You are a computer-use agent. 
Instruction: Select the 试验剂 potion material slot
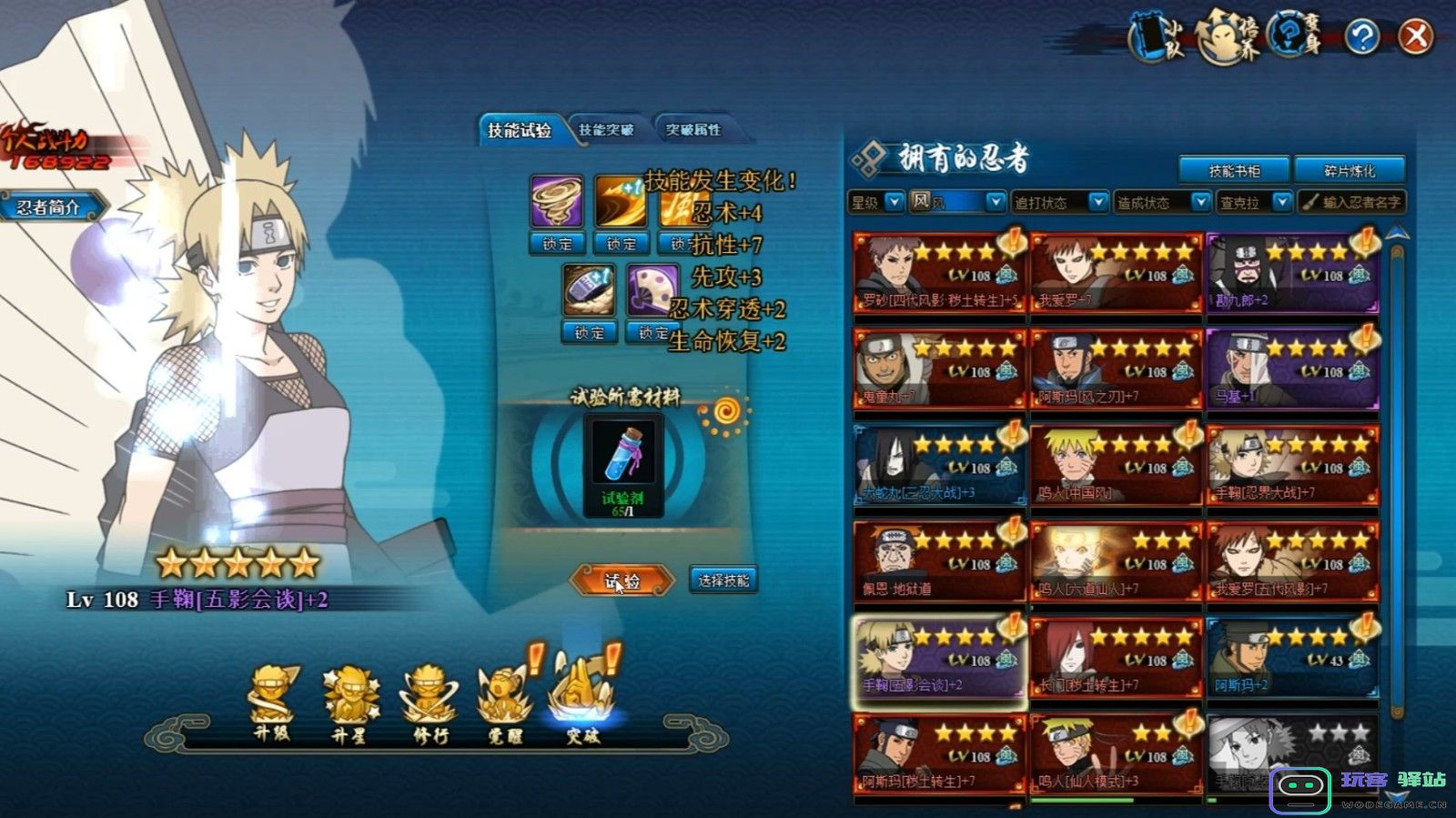(623, 464)
